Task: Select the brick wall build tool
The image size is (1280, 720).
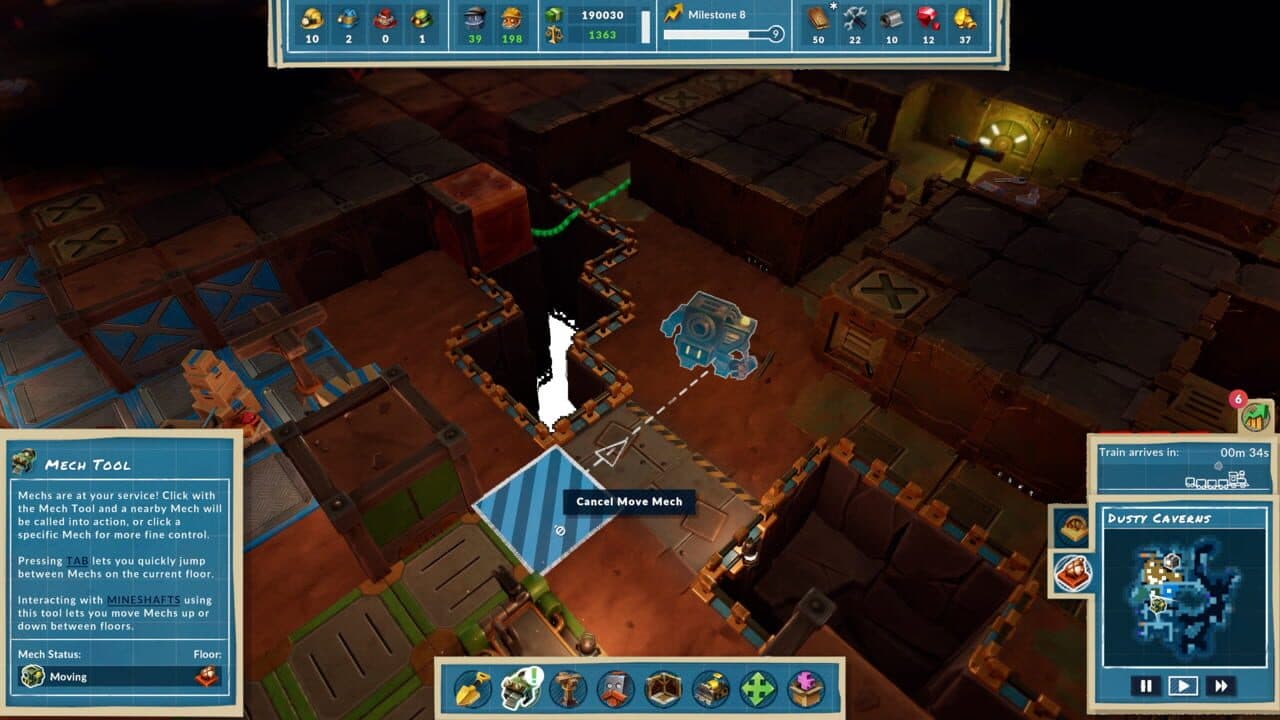Action: (x=616, y=689)
